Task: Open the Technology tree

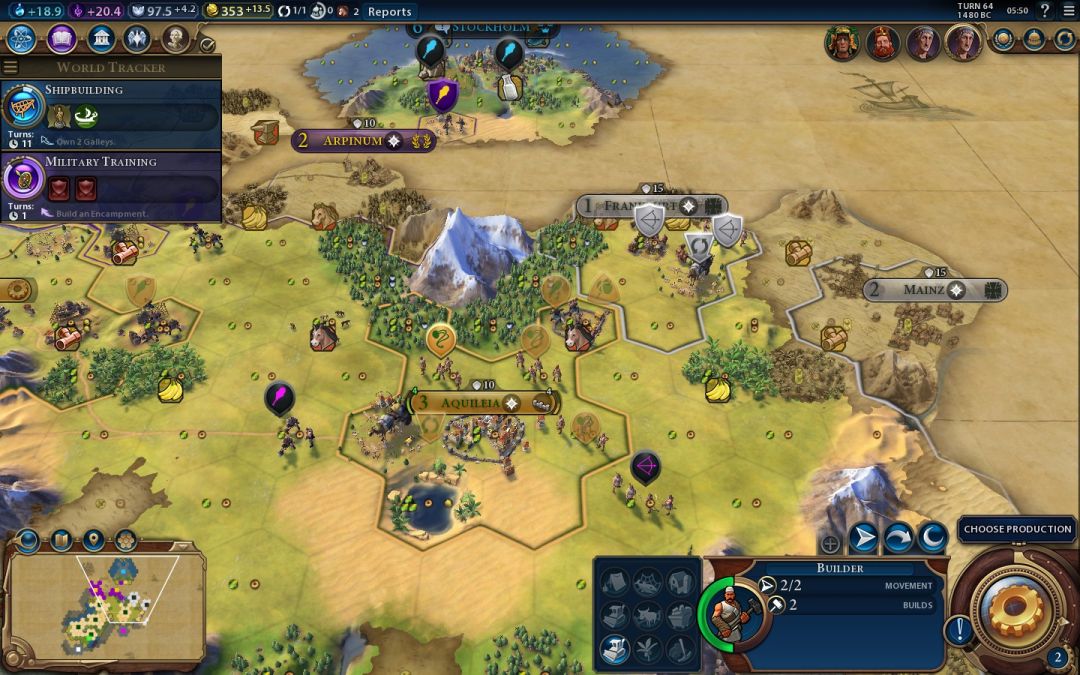Action: (x=22, y=39)
